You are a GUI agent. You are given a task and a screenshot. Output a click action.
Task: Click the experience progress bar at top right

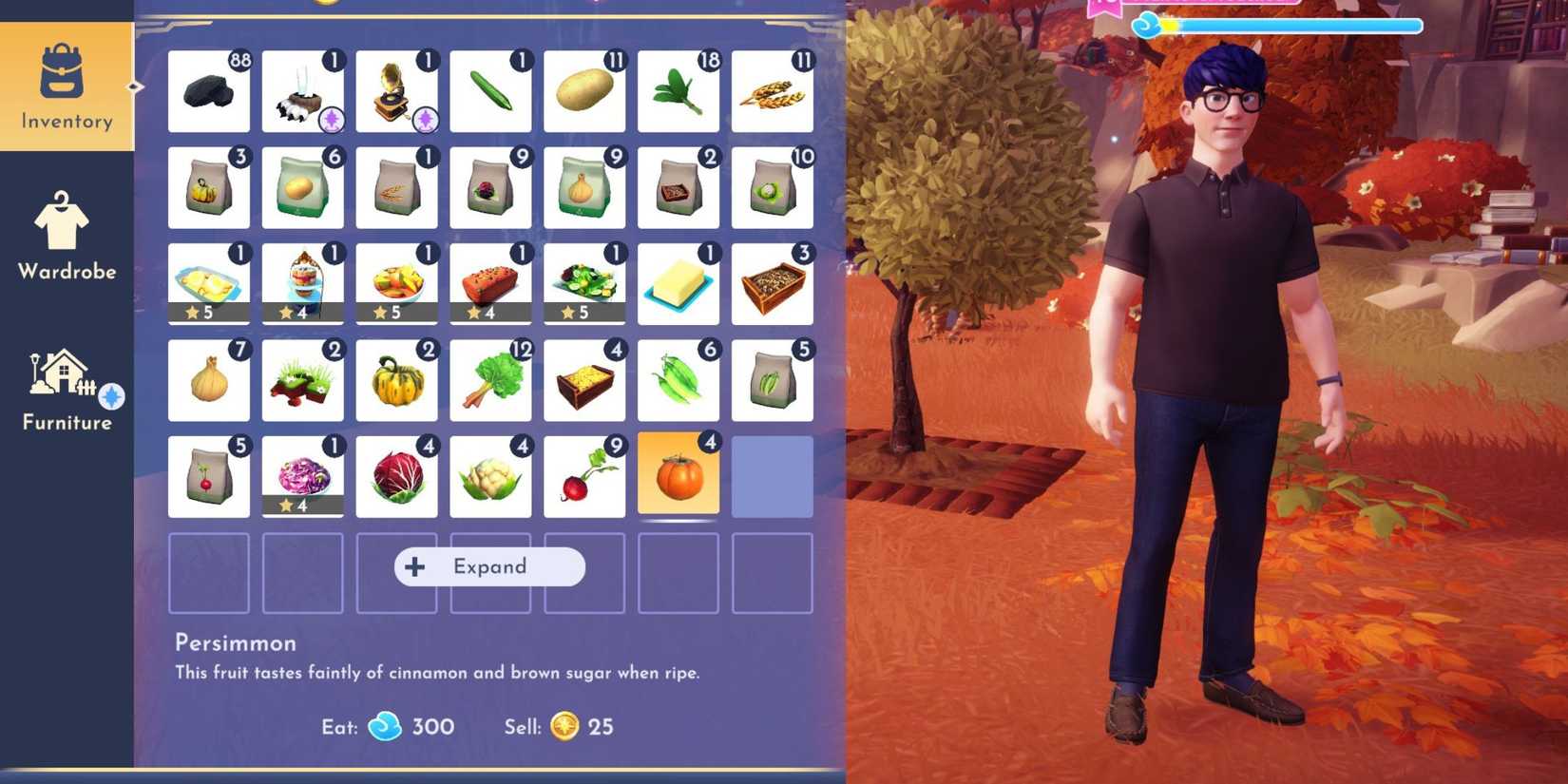1292,27
